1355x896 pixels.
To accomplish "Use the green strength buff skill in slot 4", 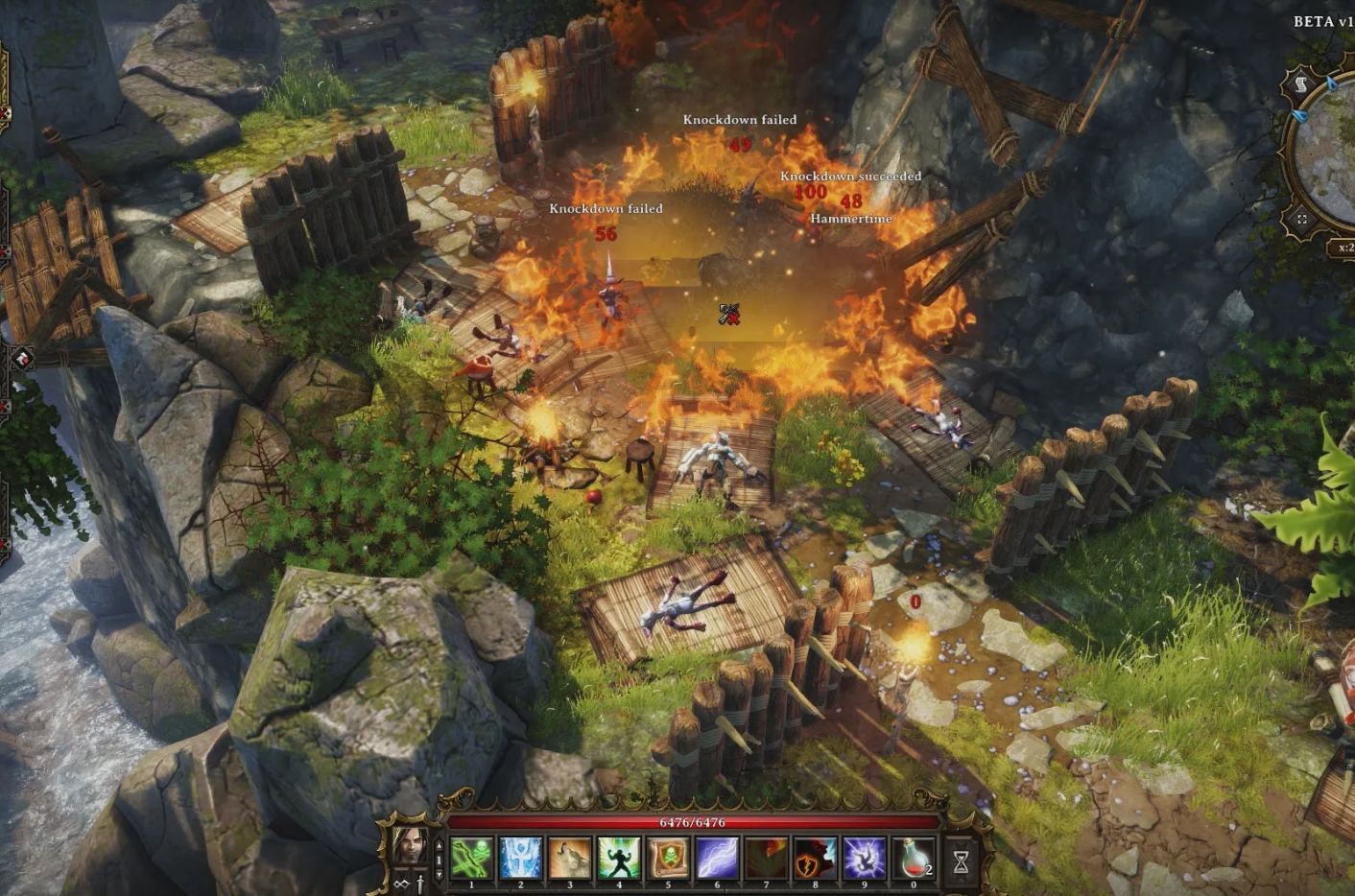I will pyautogui.click(x=618, y=858).
